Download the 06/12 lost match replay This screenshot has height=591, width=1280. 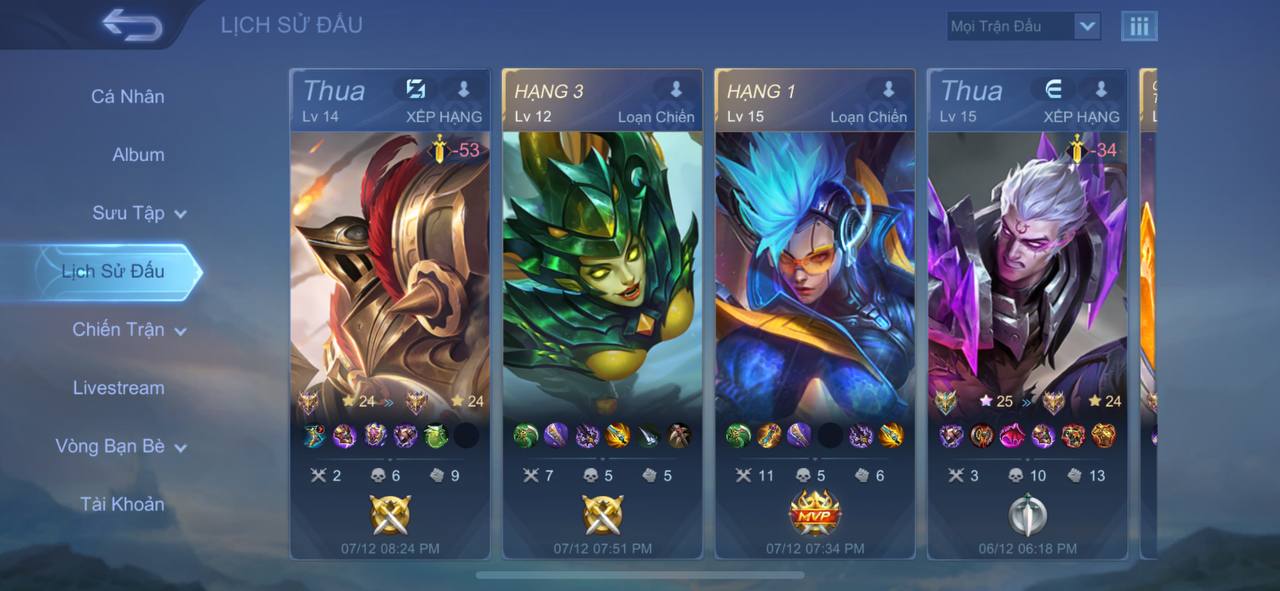point(1101,90)
